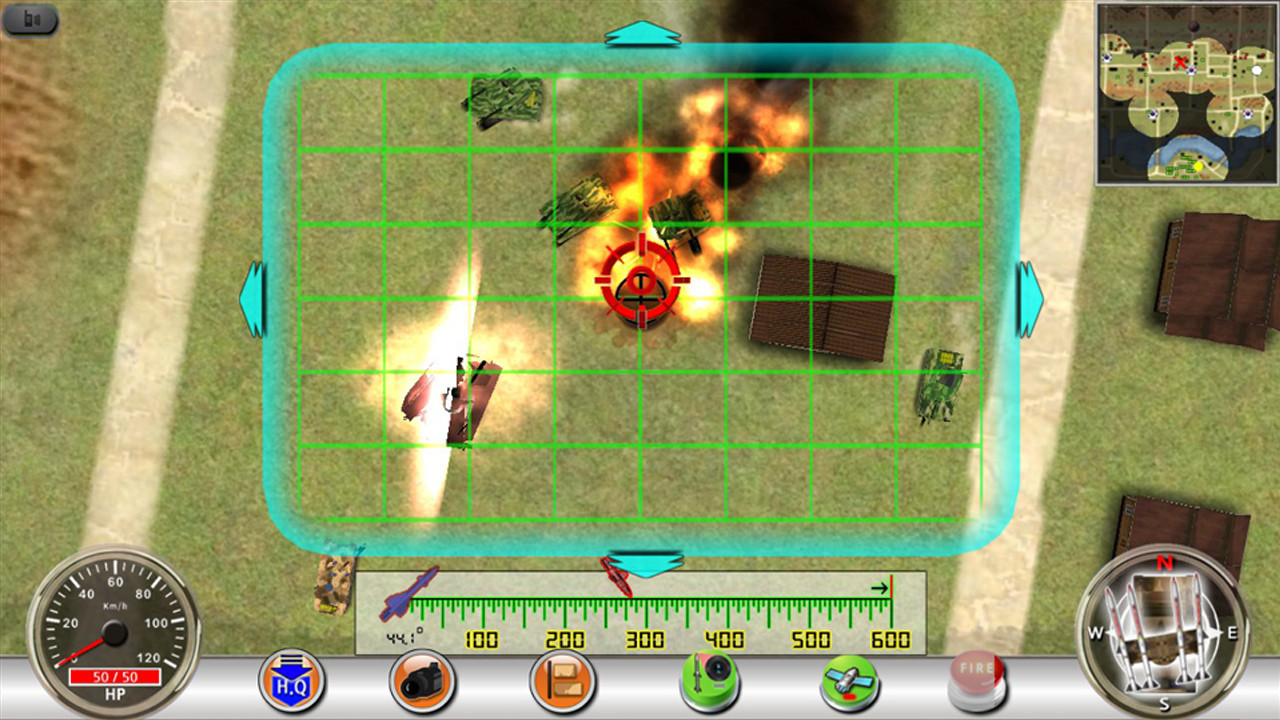Toggle the mute button in the top left corner
This screenshot has height=720, width=1280.
[30, 20]
